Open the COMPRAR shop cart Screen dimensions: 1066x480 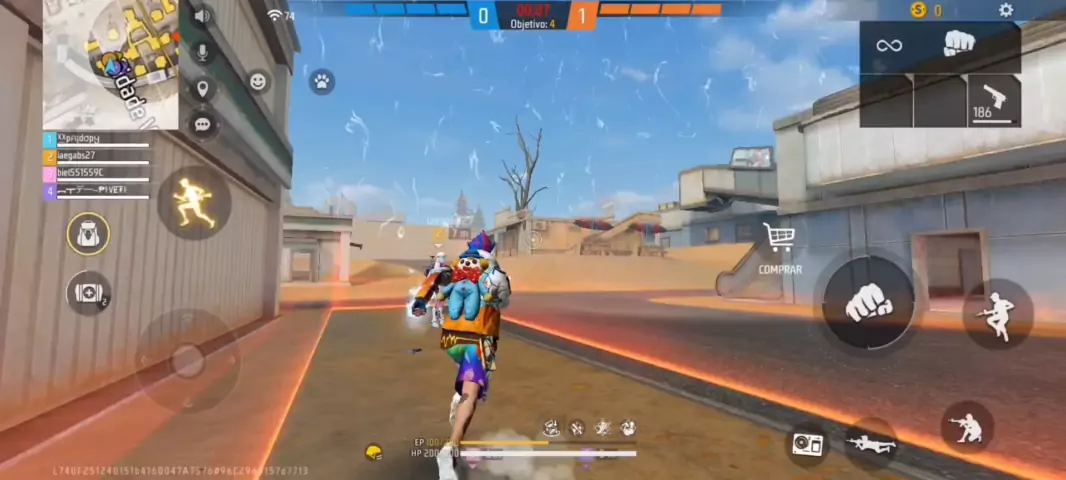779,244
